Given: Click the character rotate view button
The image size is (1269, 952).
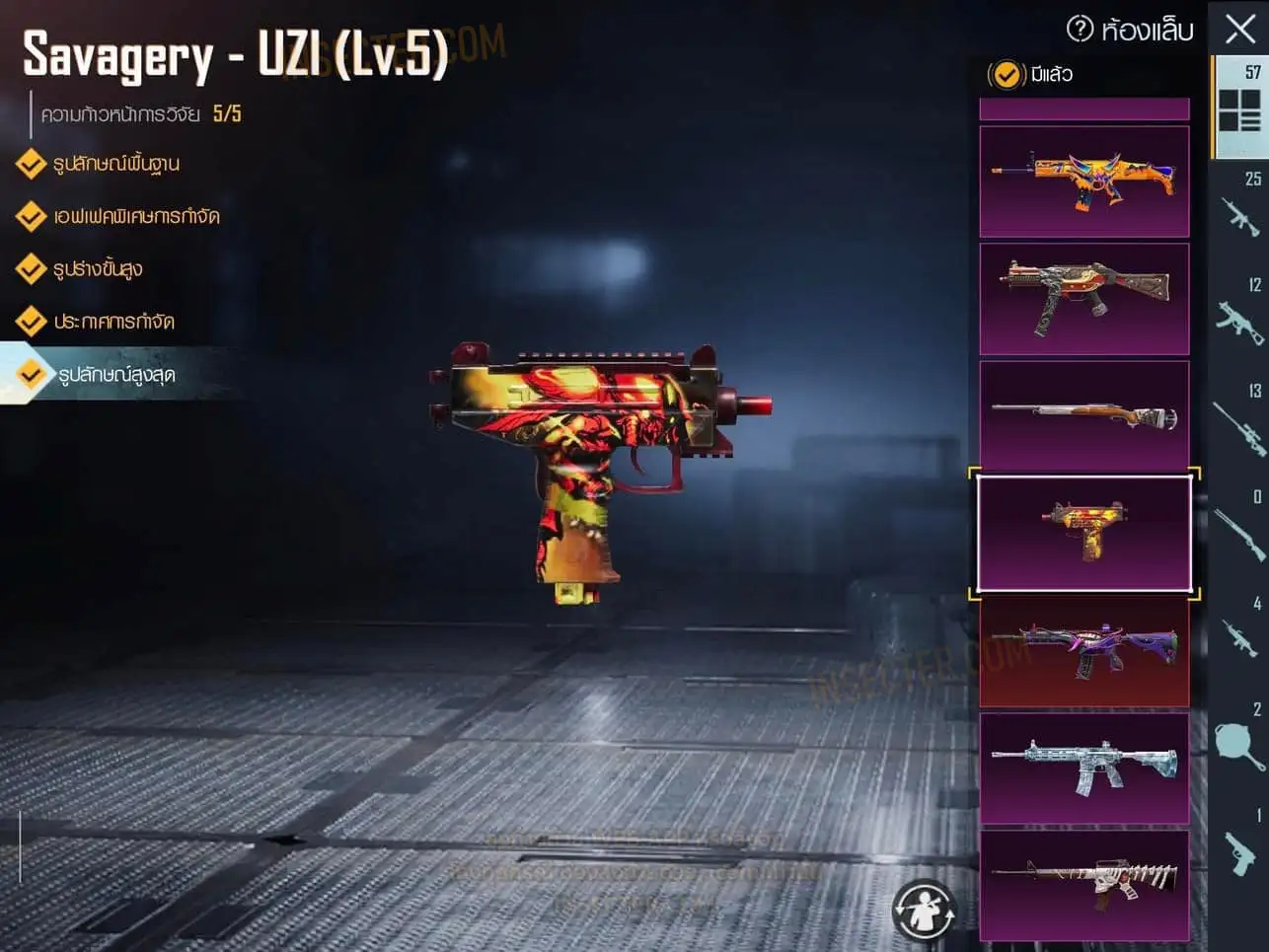Looking at the screenshot, I should [x=924, y=910].
